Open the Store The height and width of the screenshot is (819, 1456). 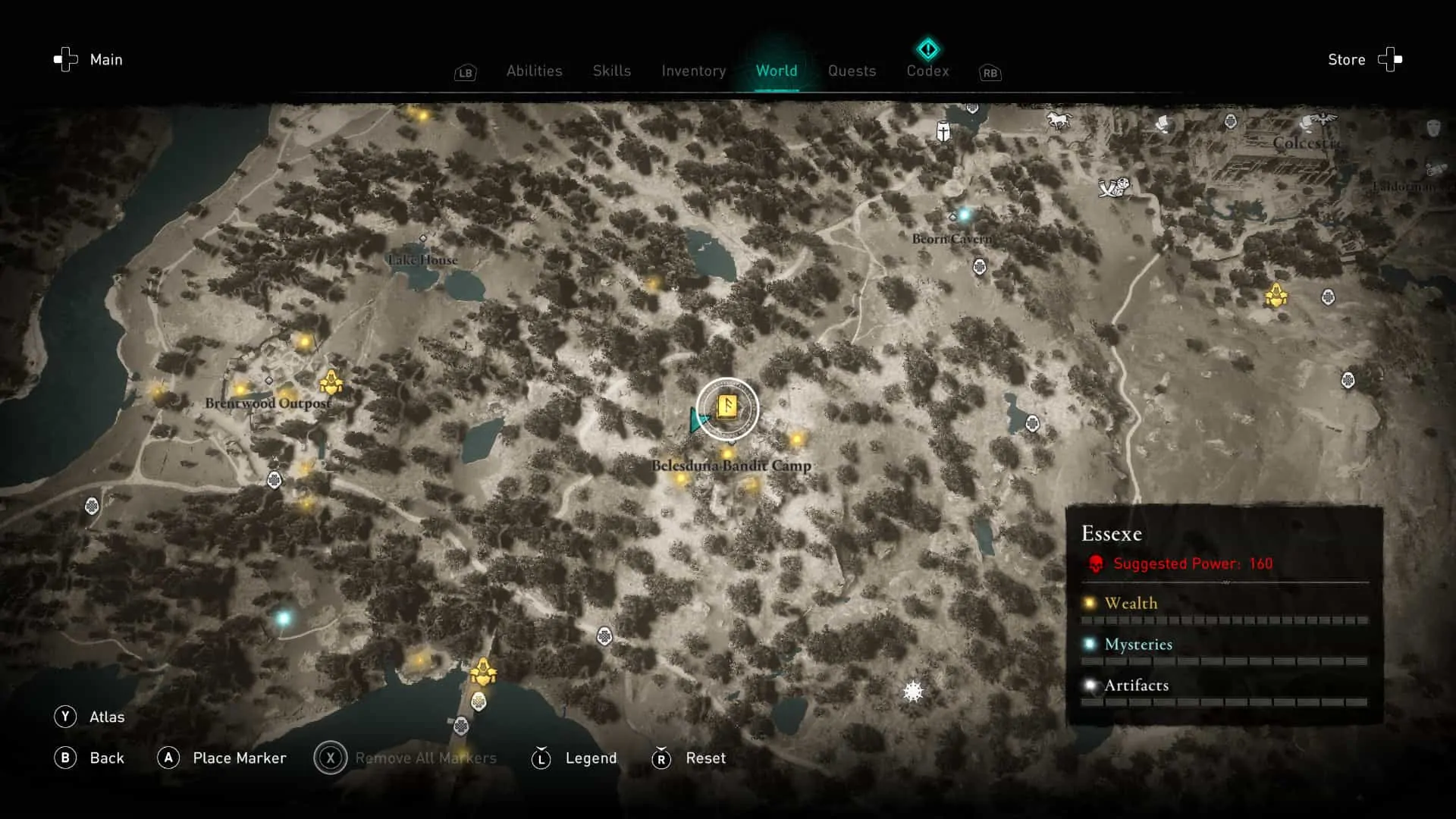1347,59
